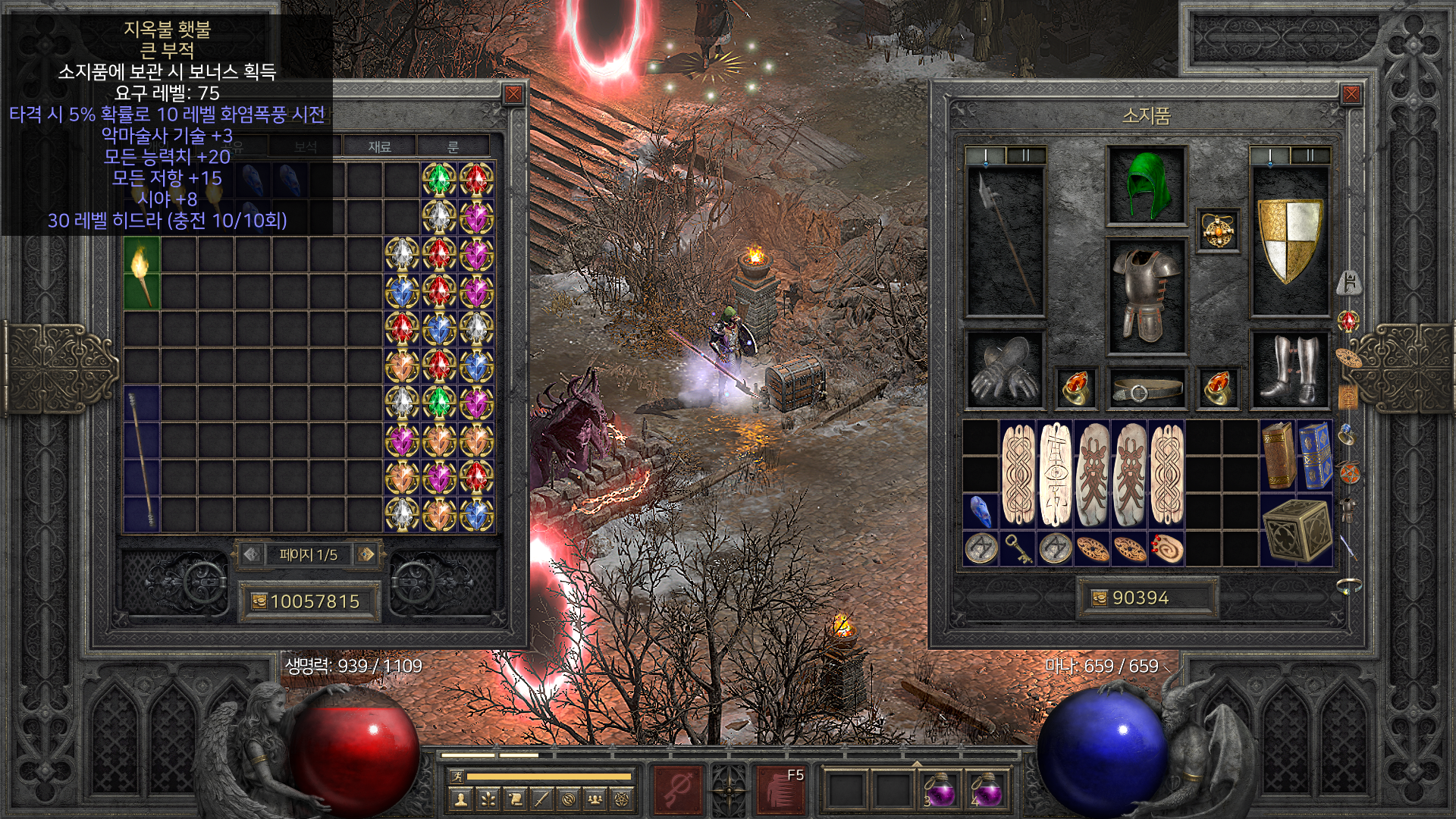Select the blue tome in inventory

tap(1315, 455)
